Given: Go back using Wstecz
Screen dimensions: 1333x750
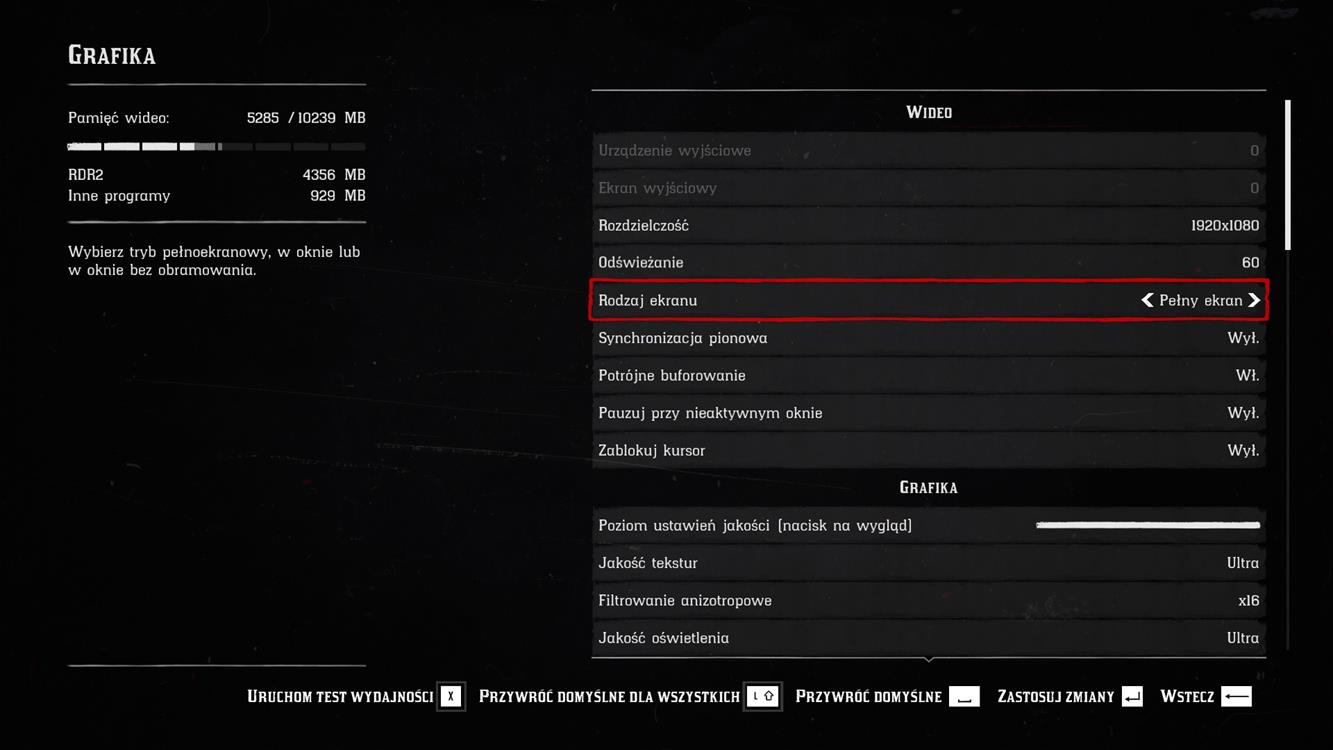Looking at the screenshot, I should (x=1205, y=697).
